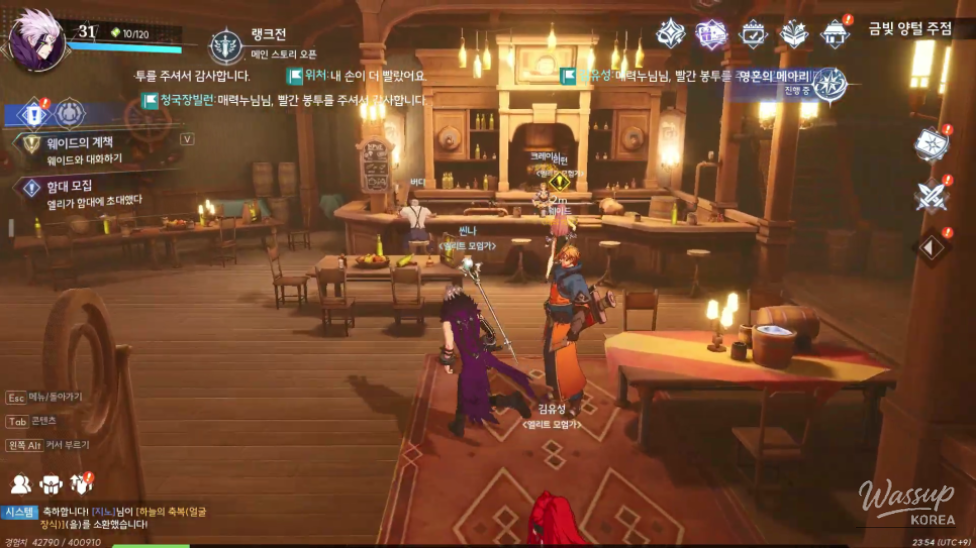Open the purple gift box rewards icon
Image resolution: width=976 pixels, height=548 pixels.
click(x=710, y=34)
